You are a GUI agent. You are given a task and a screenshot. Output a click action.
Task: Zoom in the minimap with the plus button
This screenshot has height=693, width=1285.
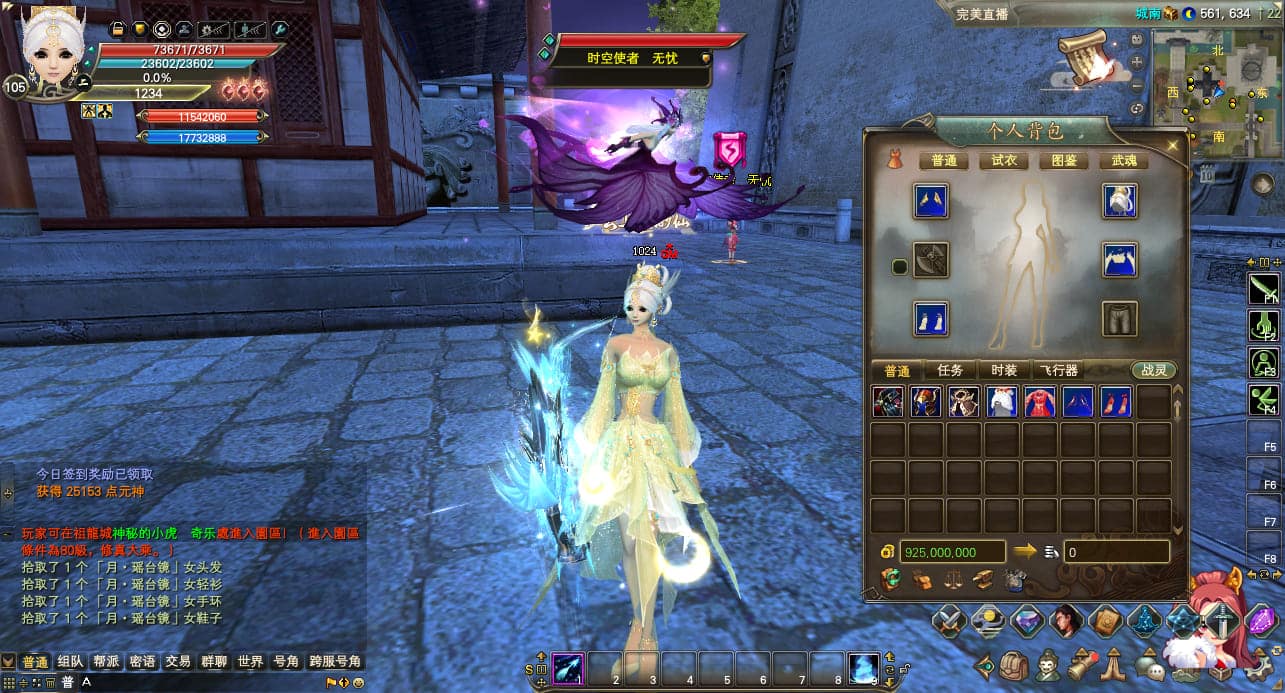pyautogui.click(x=1136, y=61)
